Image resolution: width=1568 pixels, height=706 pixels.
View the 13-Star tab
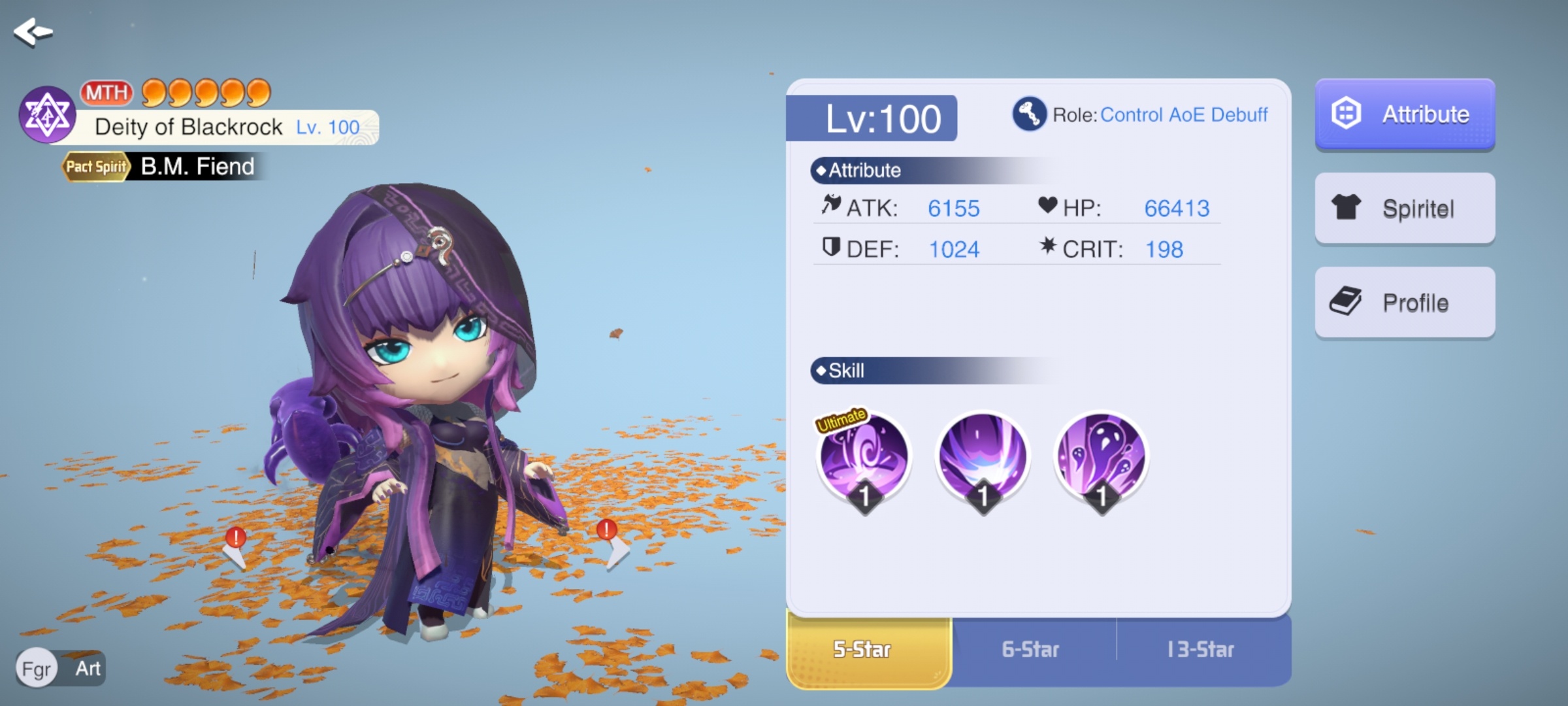tap(1201, 650)
